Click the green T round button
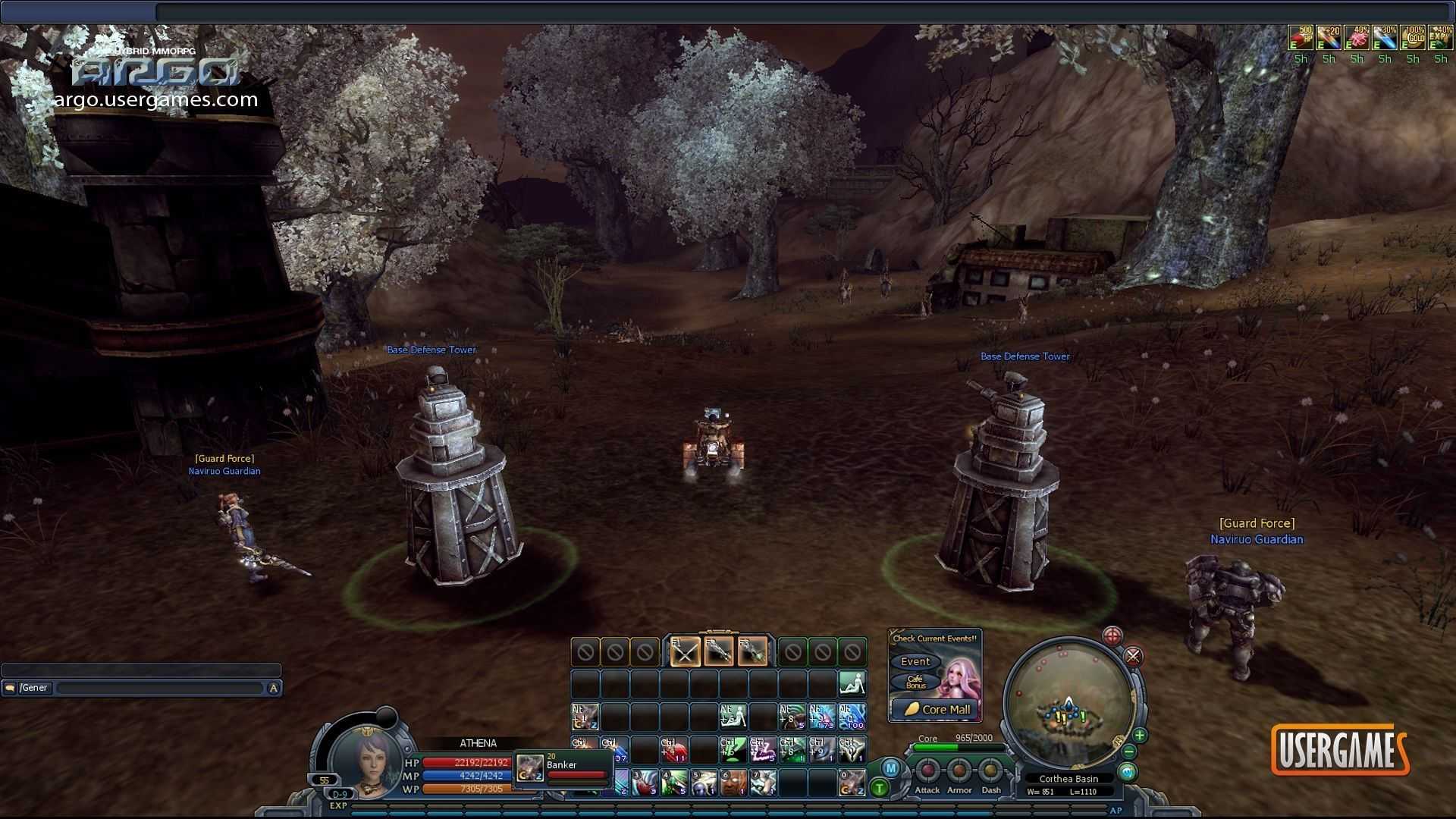The image size is (1456, 819). coord(880,788)
